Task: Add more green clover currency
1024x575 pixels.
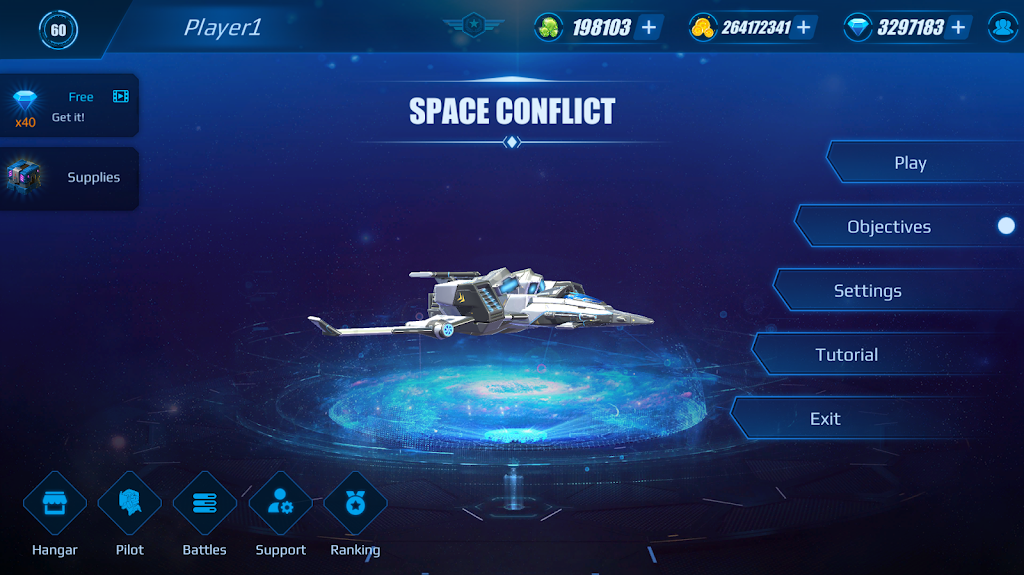Action: click(x=649, y=27)
